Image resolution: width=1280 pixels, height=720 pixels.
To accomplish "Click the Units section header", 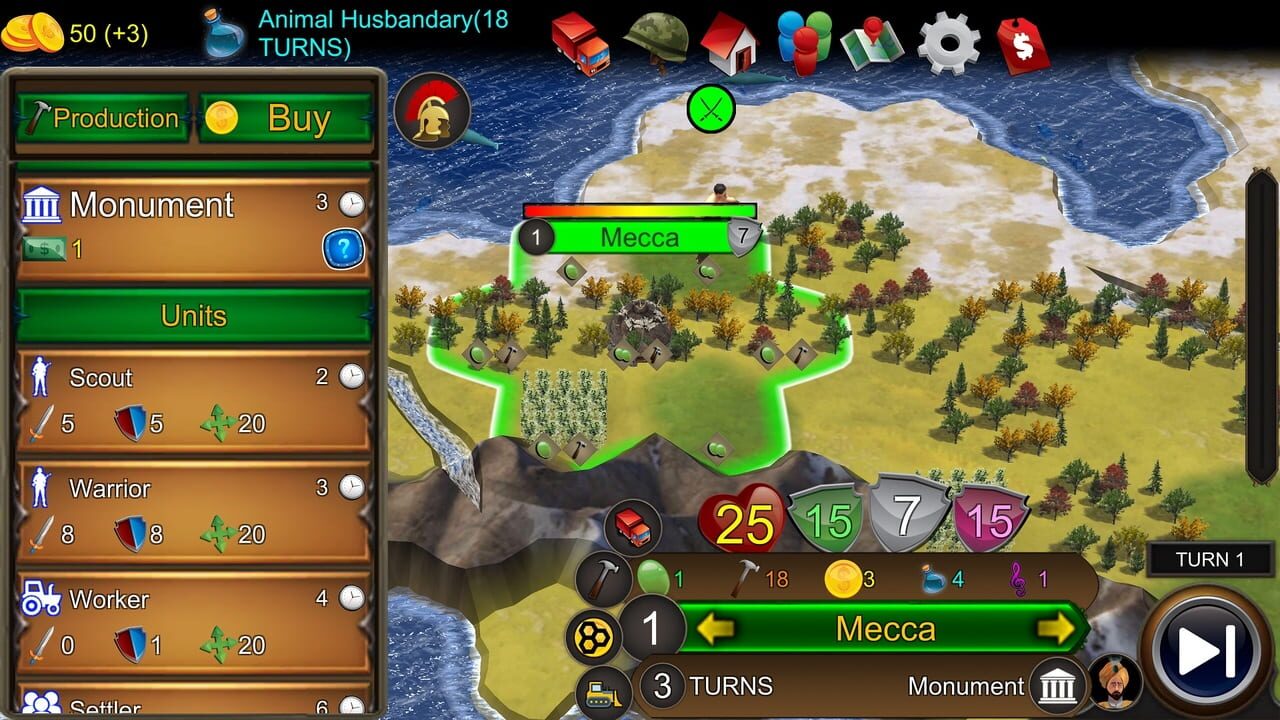I will (x=193, y=316).
